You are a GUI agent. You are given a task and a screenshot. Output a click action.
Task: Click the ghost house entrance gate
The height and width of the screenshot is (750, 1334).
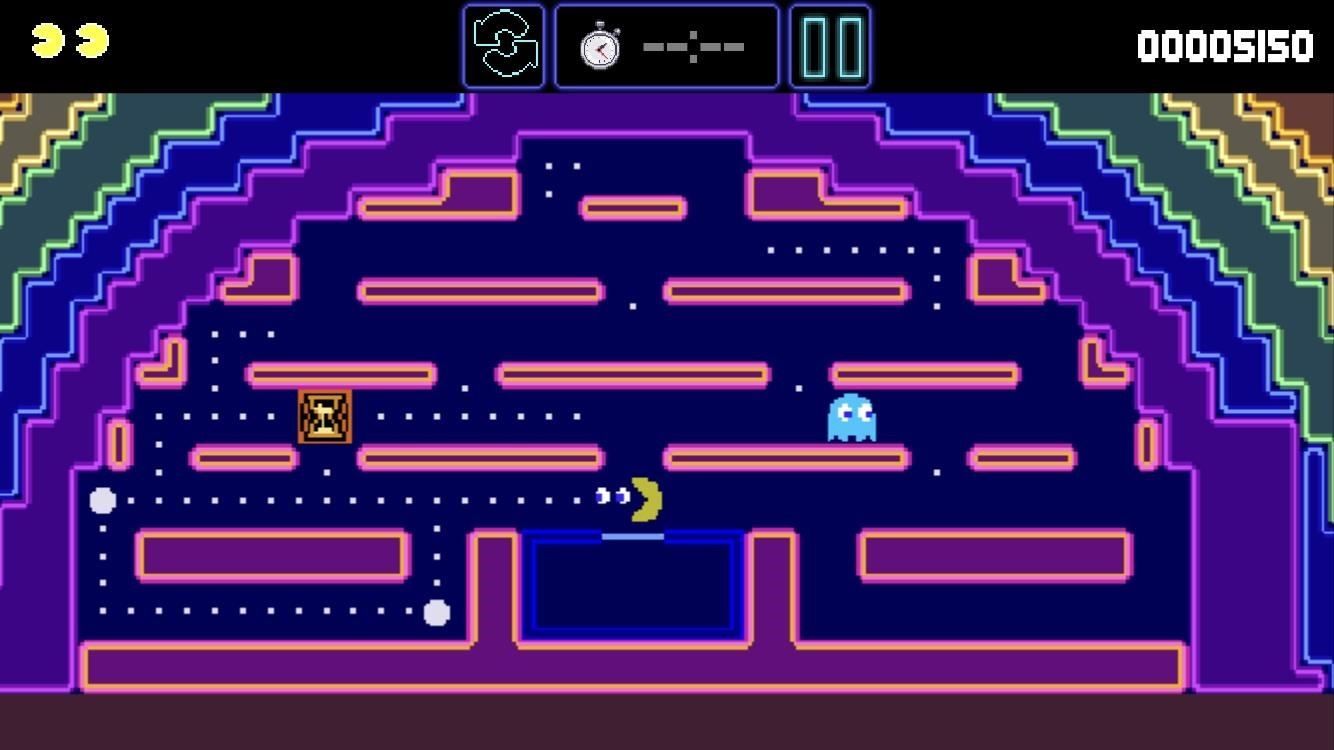coord(635,535)
